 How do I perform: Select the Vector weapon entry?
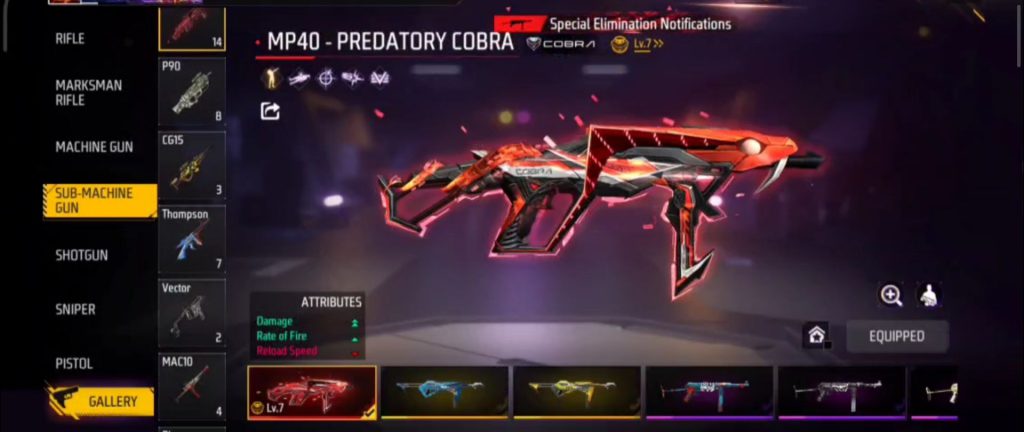click(x=192, y=314)
